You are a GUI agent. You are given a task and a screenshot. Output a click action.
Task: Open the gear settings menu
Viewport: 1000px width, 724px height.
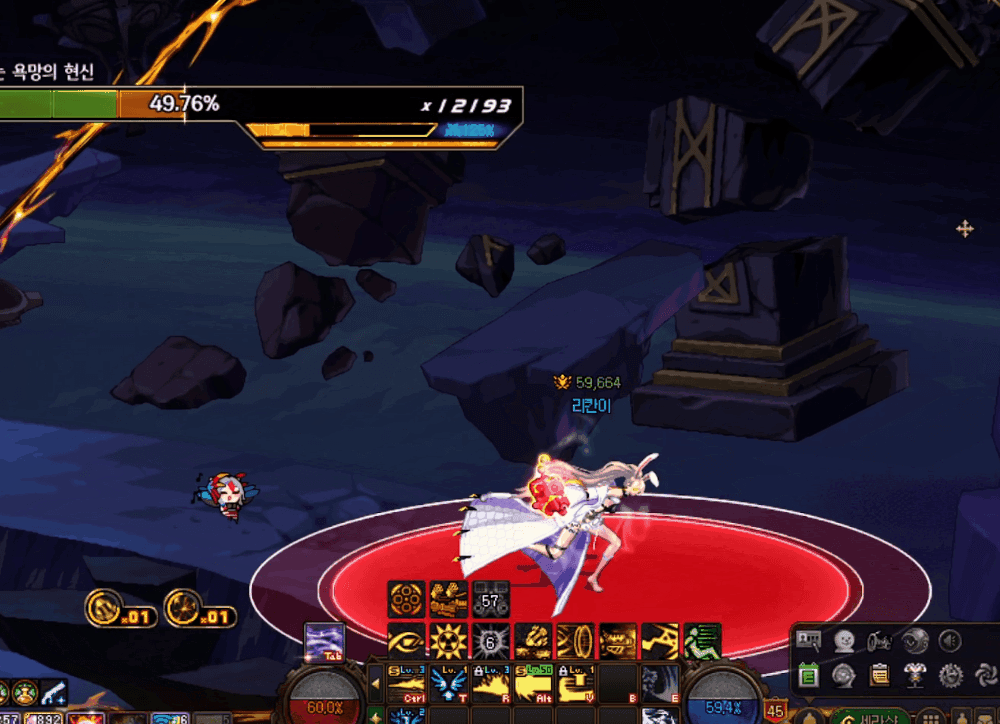[x=951, y=676]
